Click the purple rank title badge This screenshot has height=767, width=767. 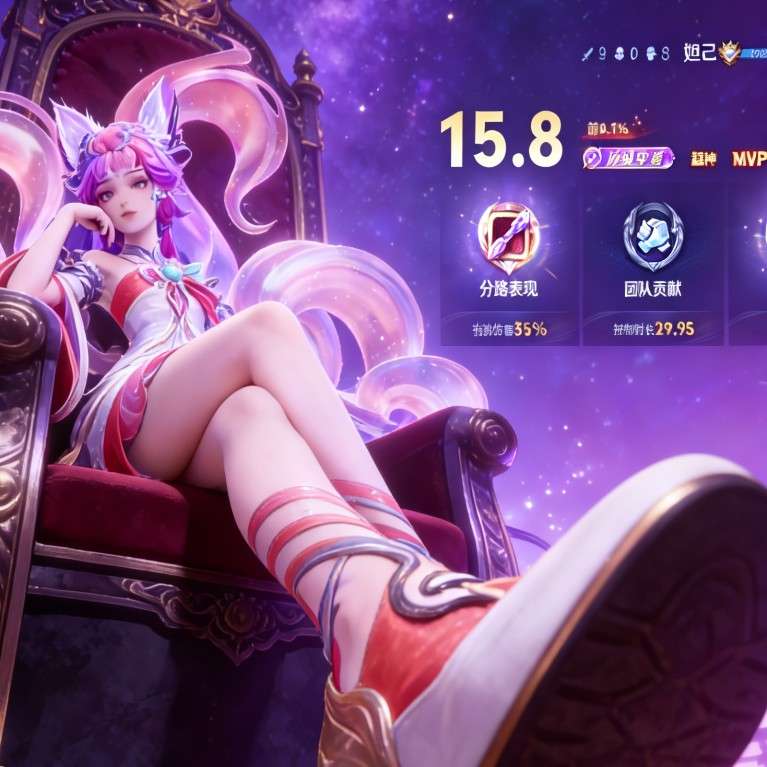click(x=626, y=159)
